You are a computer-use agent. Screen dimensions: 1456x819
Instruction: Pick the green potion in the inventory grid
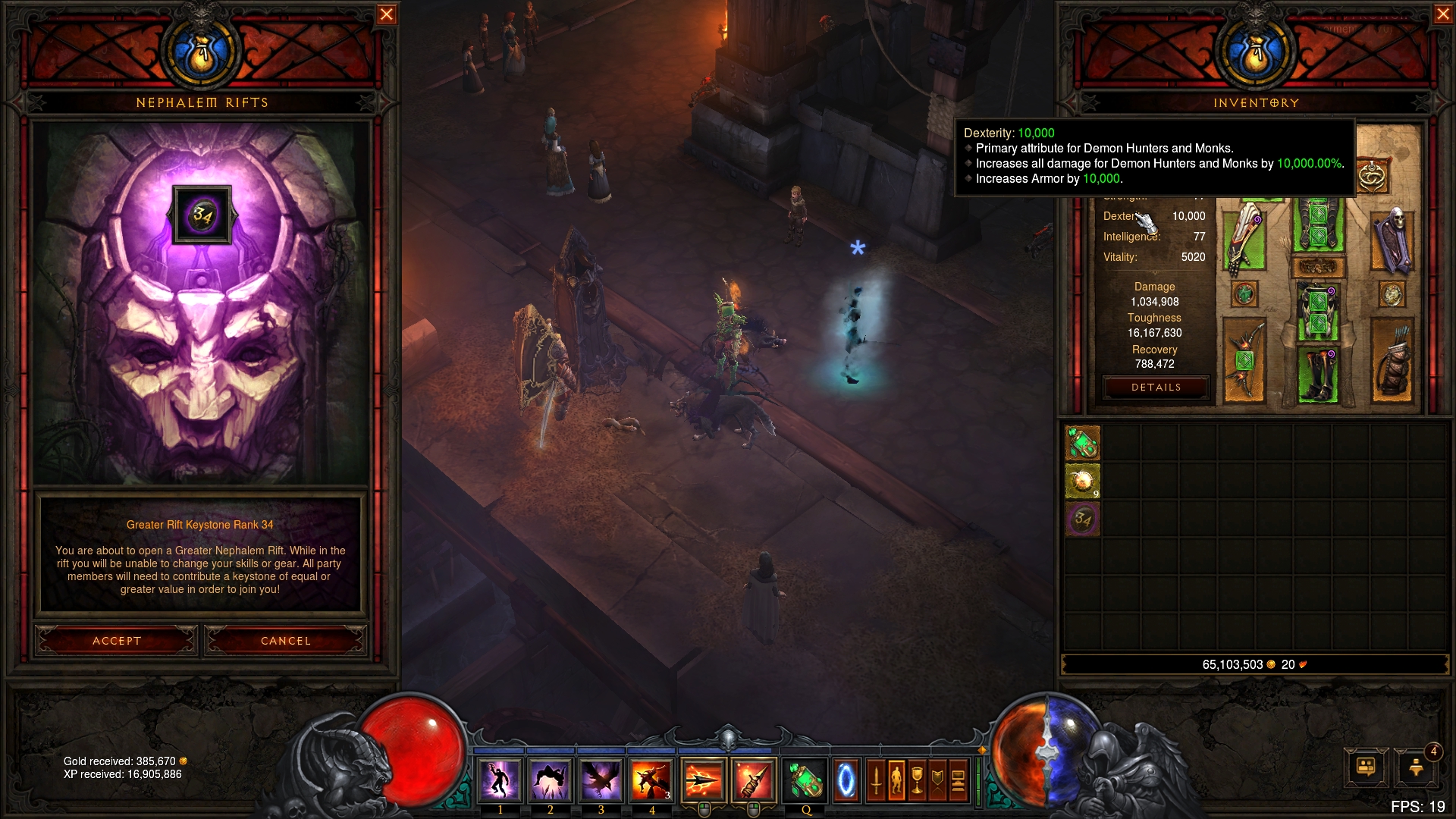[1083, 443]
